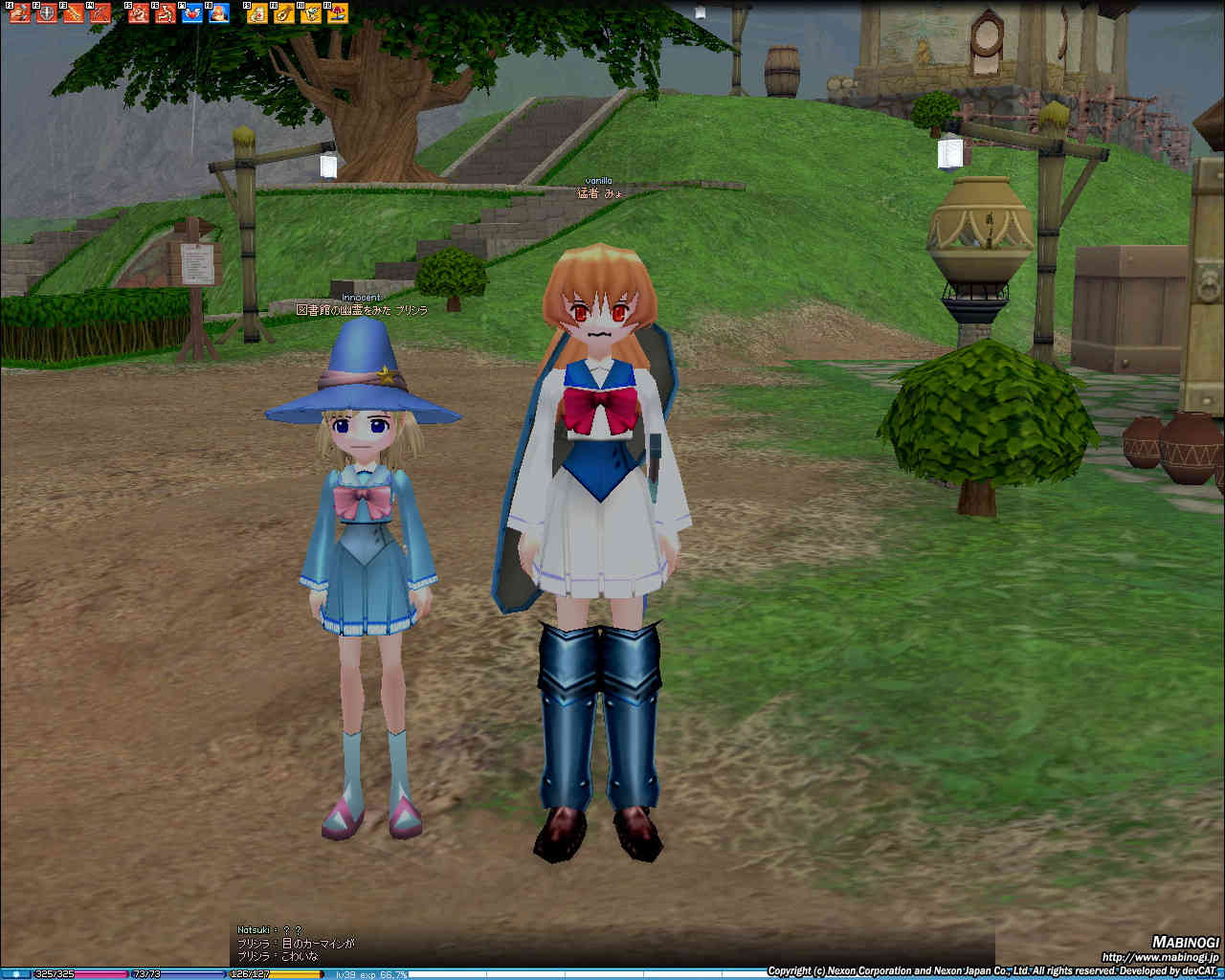Activate the F11 yellow creature skill
Image resolution: width=1225 pixels, height=980 pixels.
(x=311, y=13)
